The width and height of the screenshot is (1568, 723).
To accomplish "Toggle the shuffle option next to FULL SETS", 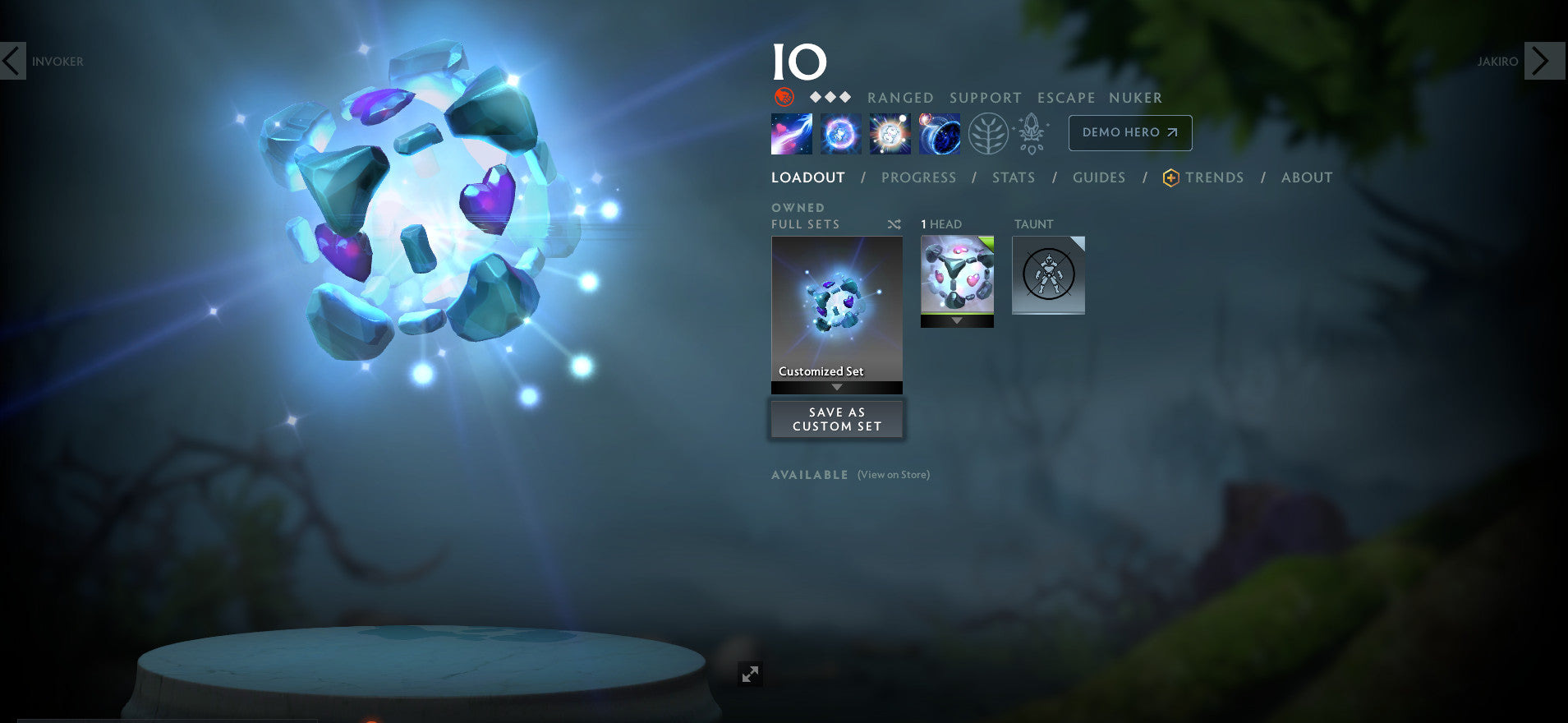I will (894, 223).
